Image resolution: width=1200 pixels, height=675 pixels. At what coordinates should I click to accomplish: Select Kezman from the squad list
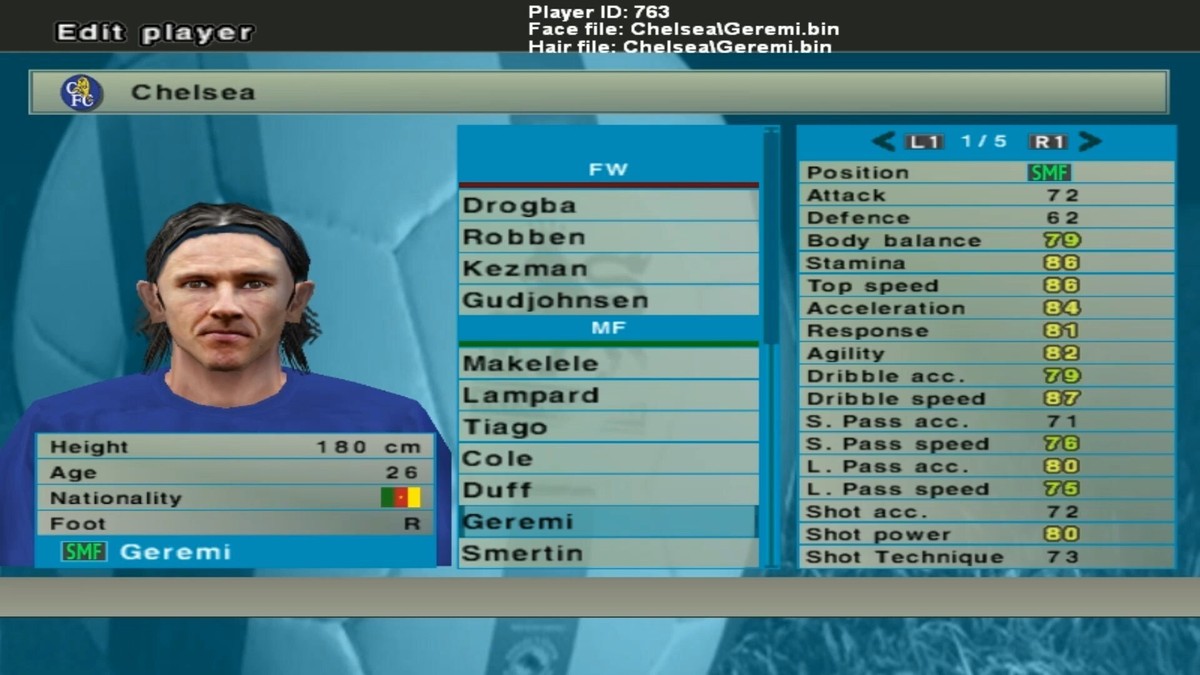(608, 269)
